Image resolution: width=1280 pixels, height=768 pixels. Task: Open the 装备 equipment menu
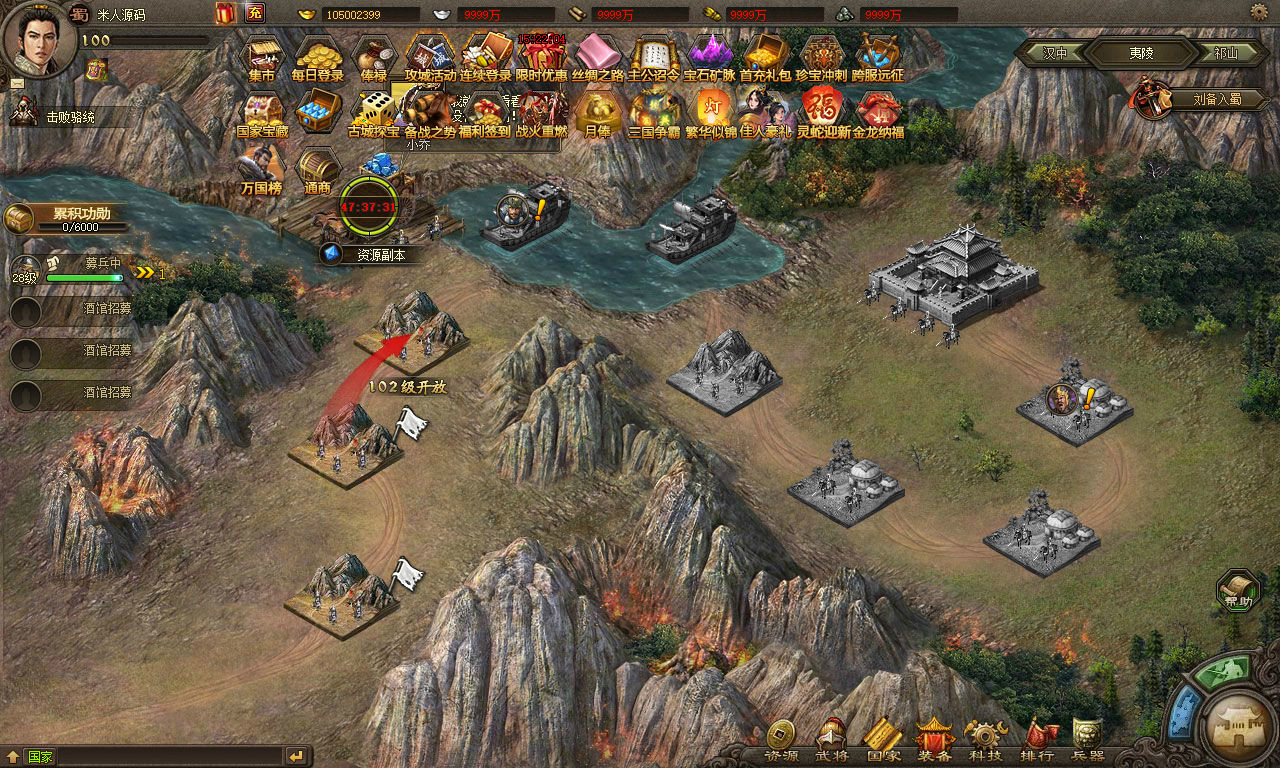coord(935,742)
